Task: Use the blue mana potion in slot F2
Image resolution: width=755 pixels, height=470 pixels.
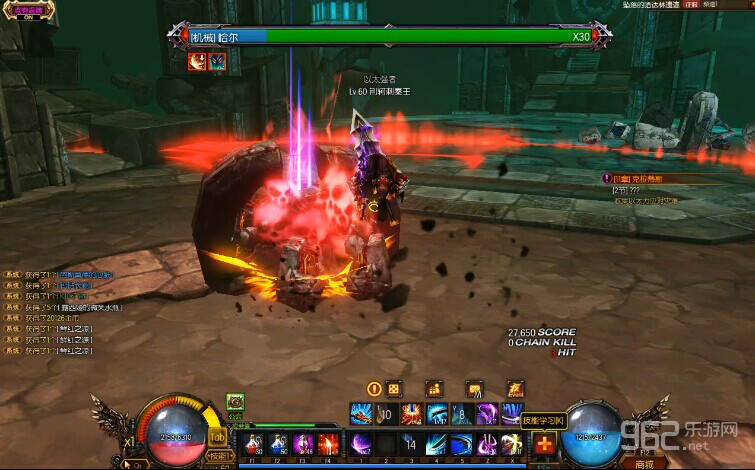Action: click(x=277, y=443)
